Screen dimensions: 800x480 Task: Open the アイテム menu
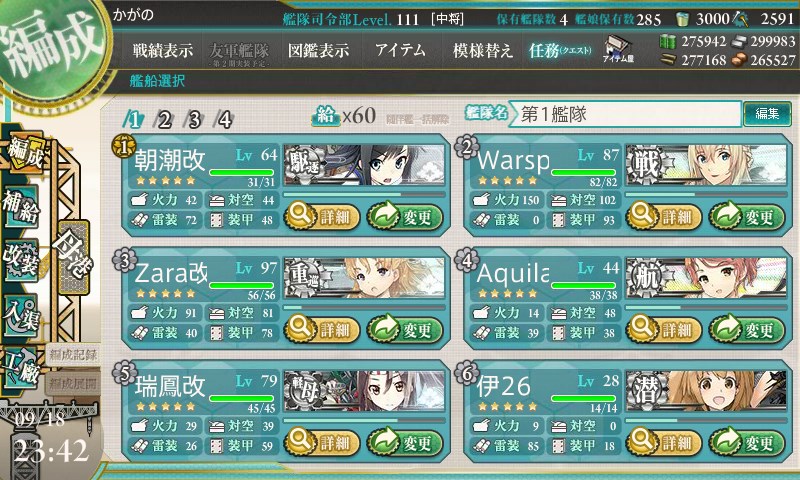pos(400,51)
